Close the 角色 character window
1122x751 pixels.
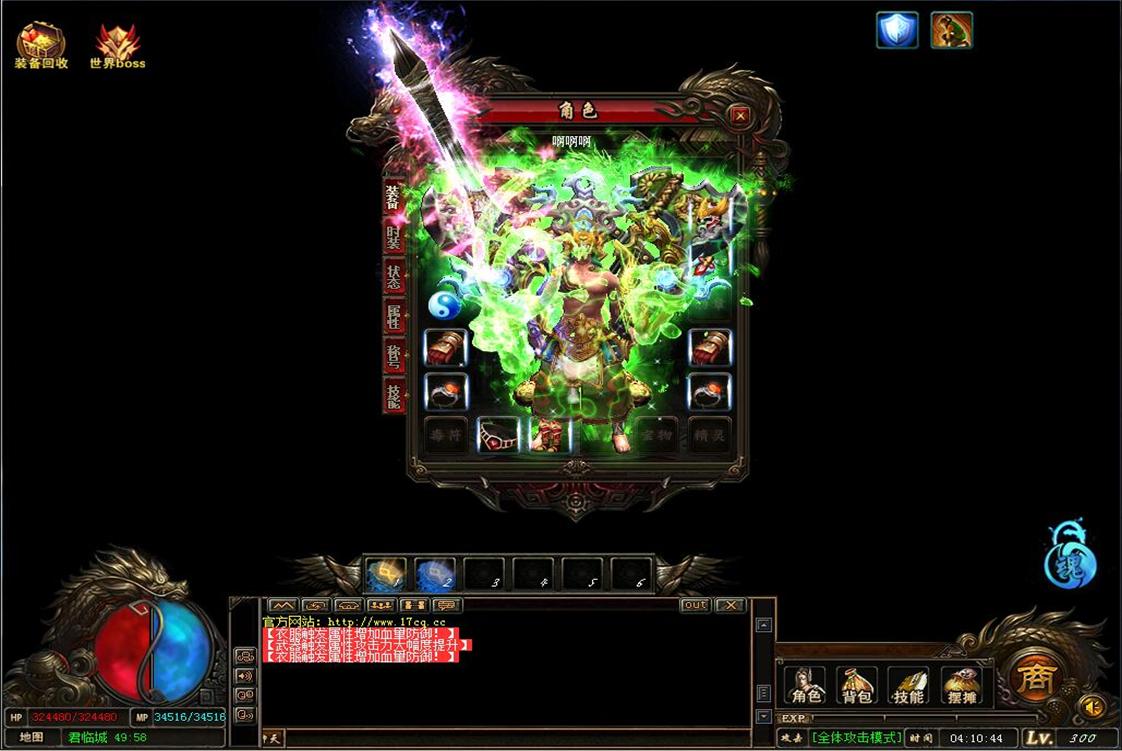tap(740, 116)
